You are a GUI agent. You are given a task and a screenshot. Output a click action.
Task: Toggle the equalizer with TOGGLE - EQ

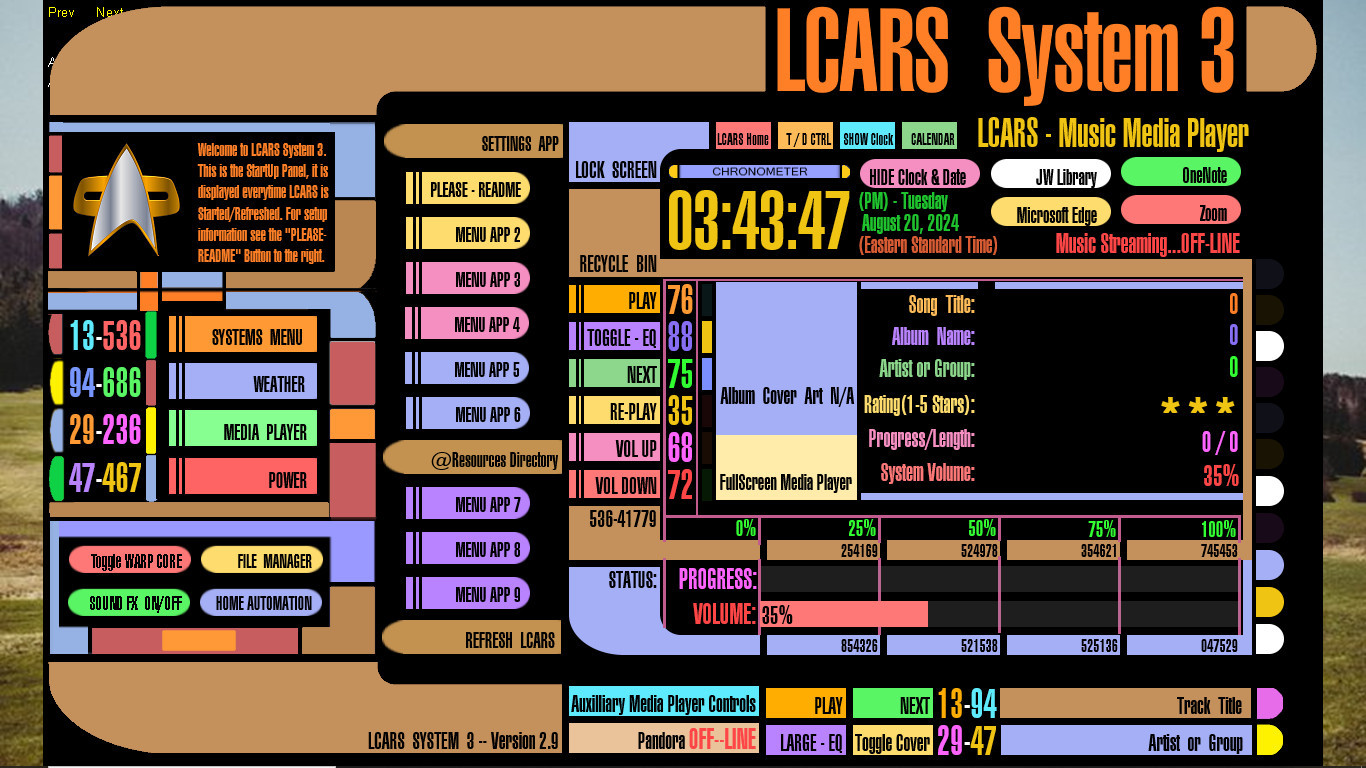617,339
